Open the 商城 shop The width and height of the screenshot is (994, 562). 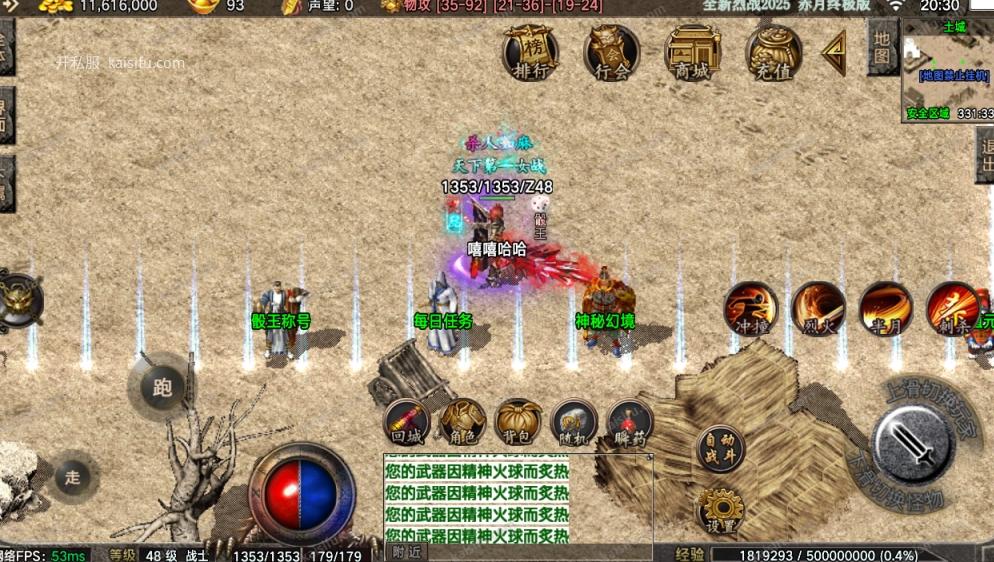692,51
